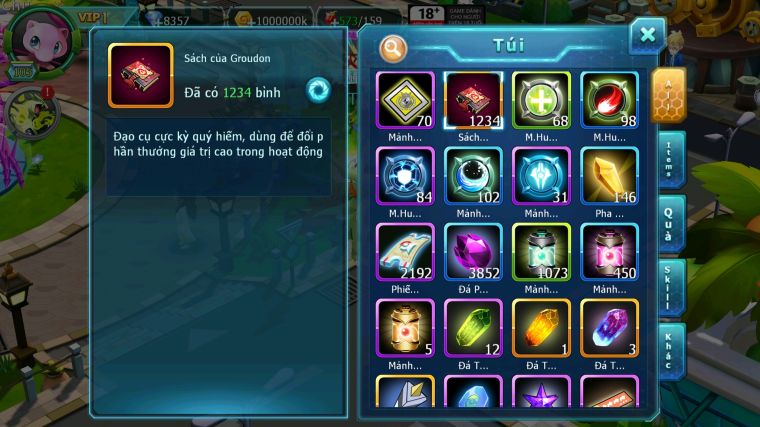Pick the Phiế ticket slot with 2192
Viewport: 760px width, 427px height.
tap(405, 252)
